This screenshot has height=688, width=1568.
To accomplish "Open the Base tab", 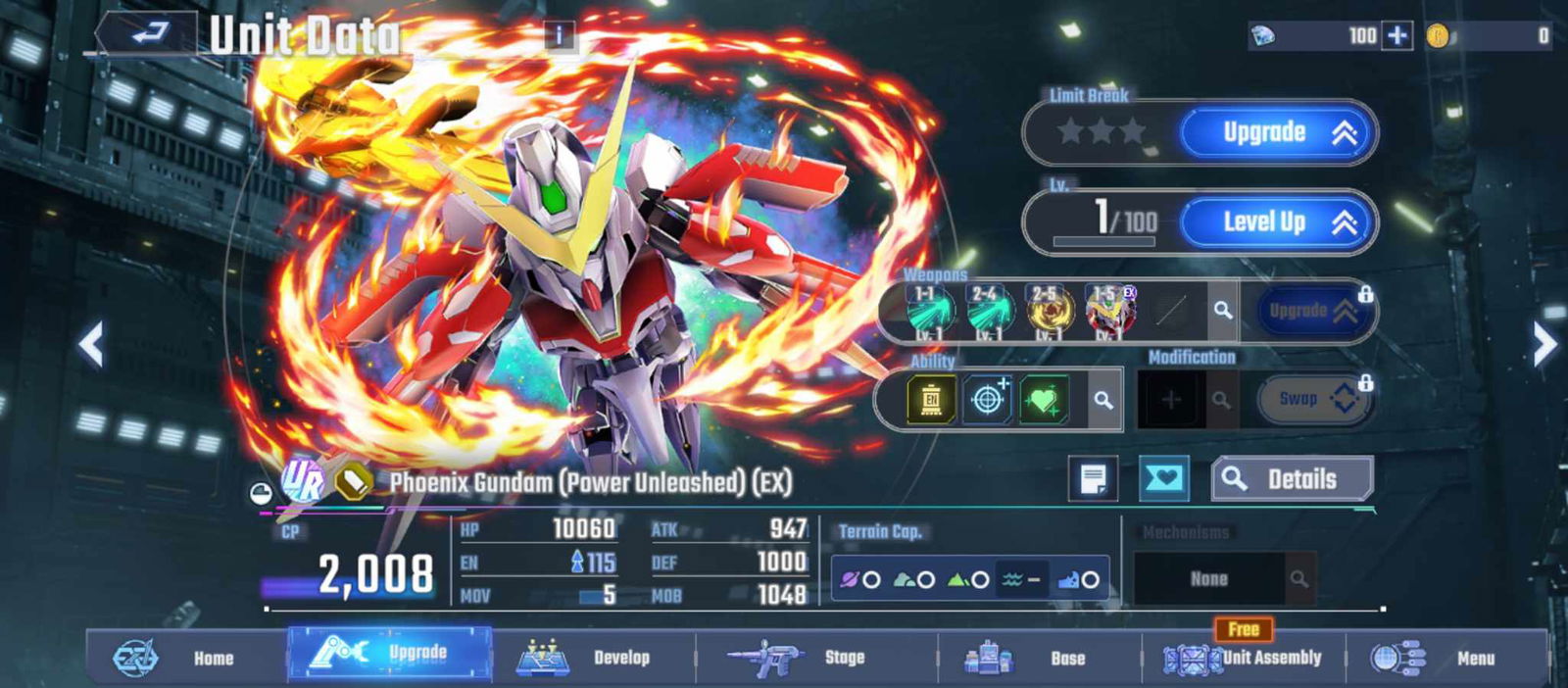I will pyautogui.click(x=1039, y=658).
